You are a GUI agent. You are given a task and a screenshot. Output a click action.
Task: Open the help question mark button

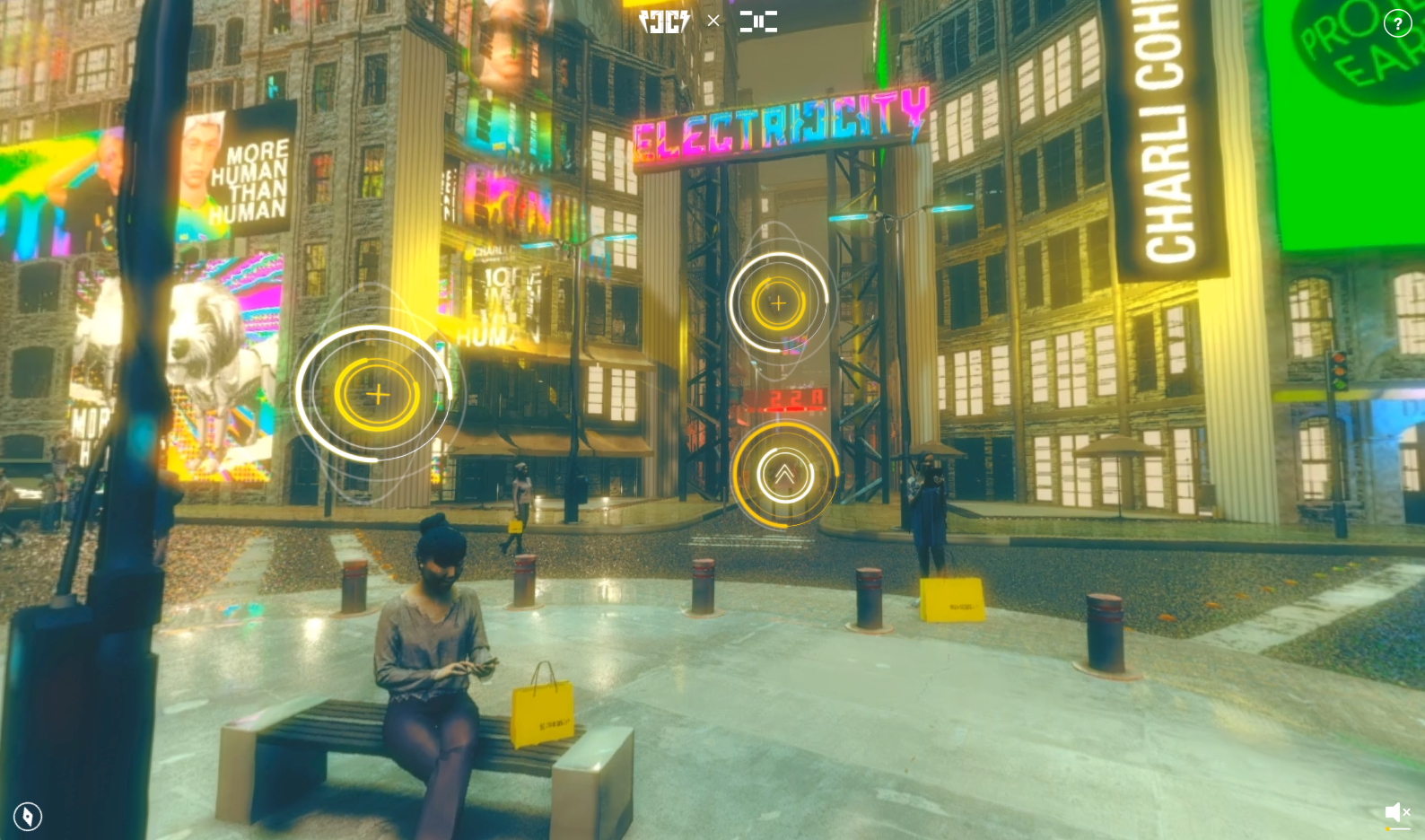[x=1397, y=23]
